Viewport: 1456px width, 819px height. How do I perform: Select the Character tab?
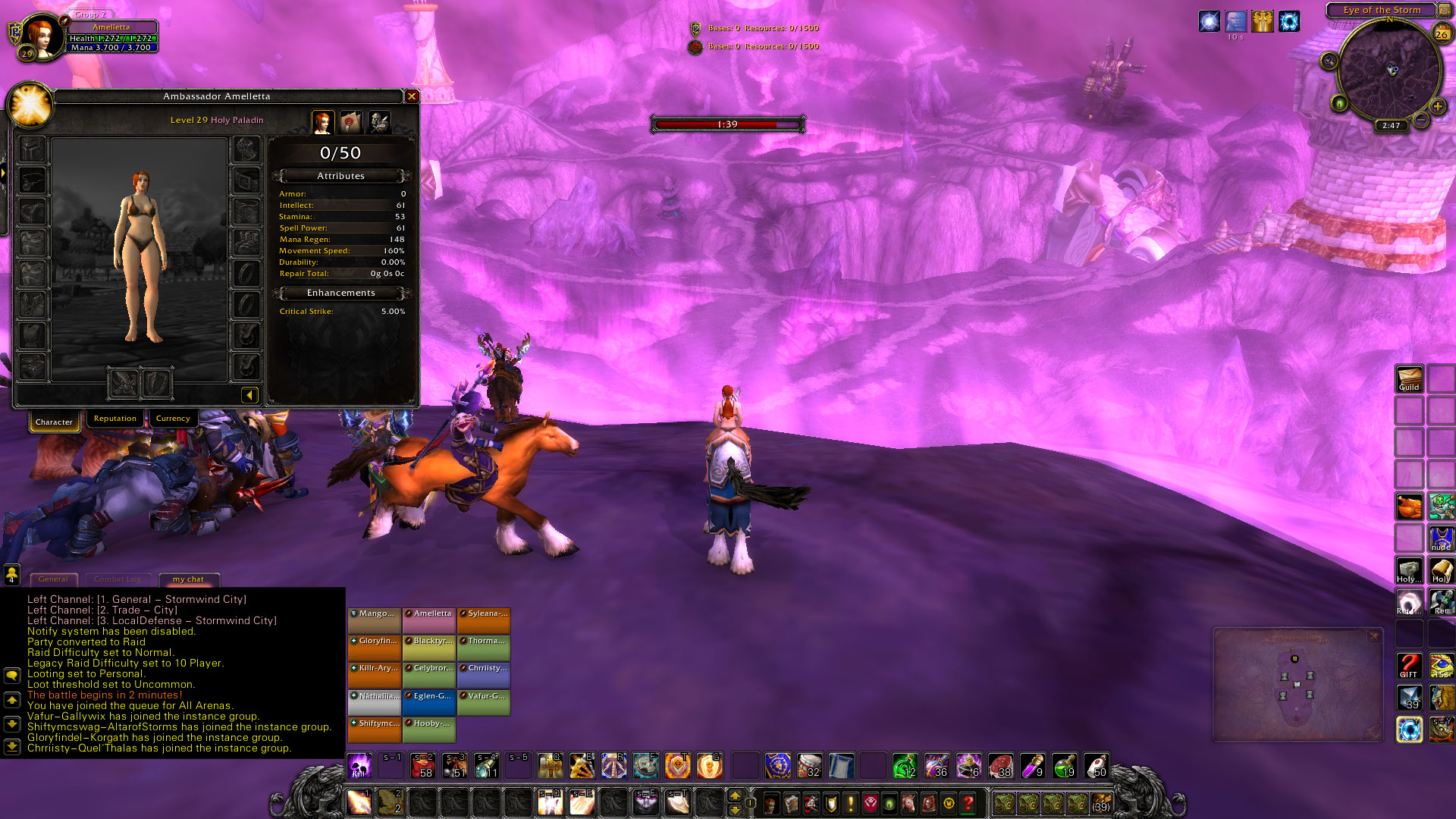tap(54, 422)
